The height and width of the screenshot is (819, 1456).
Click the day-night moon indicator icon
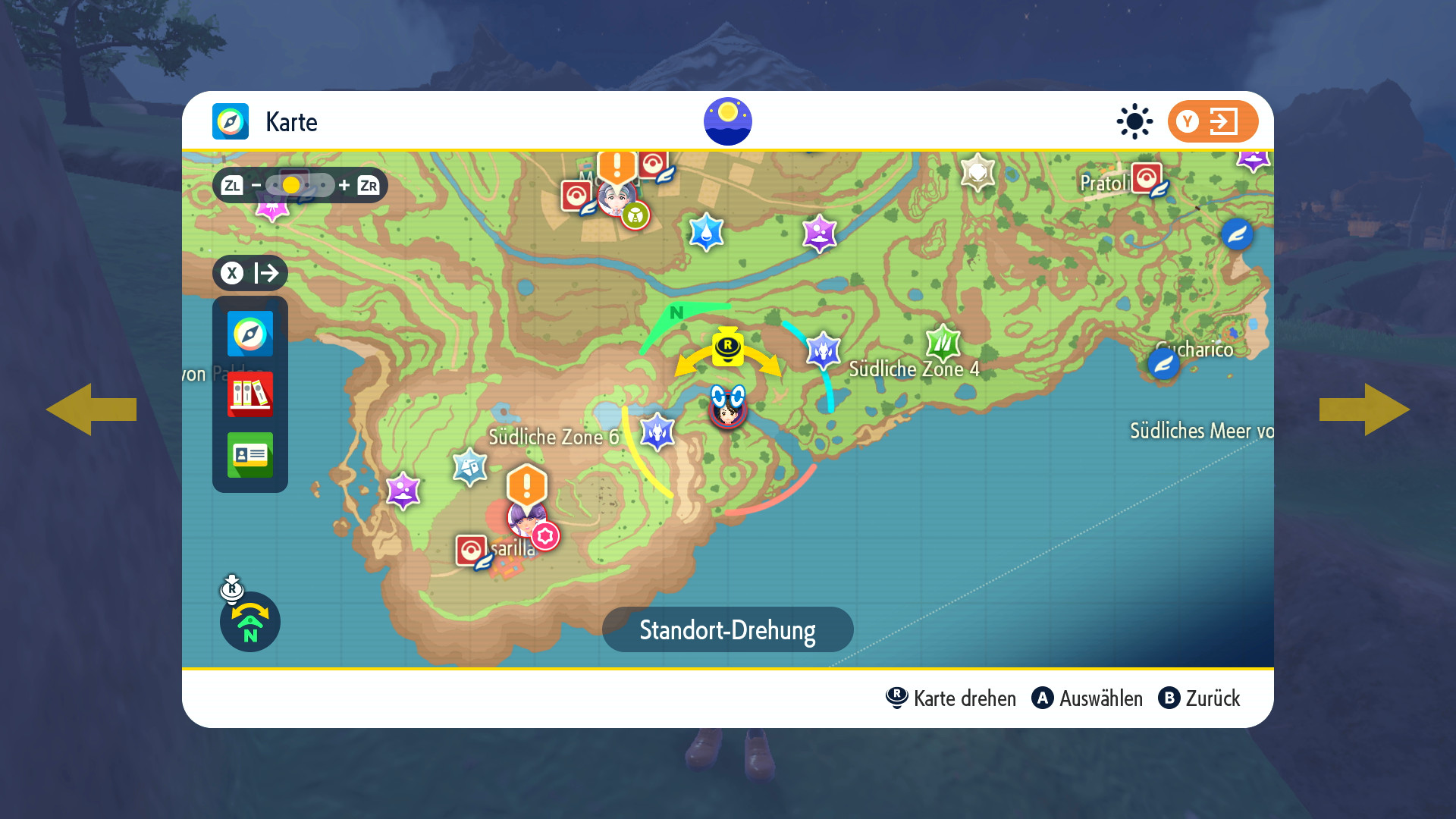click(x=728, y=121)
